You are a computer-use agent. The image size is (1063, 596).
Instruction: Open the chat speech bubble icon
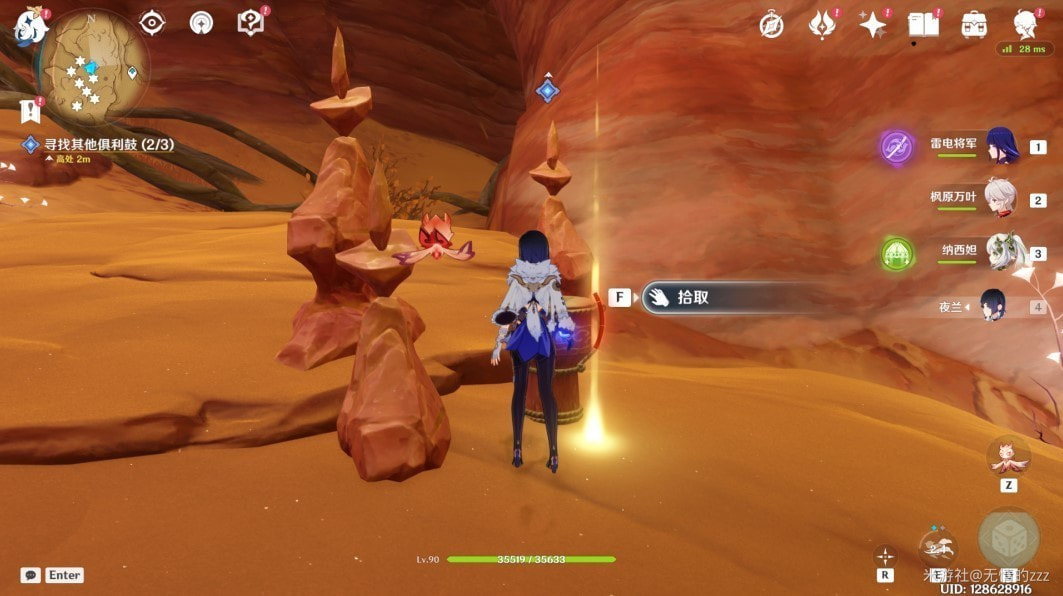(30, 575)
